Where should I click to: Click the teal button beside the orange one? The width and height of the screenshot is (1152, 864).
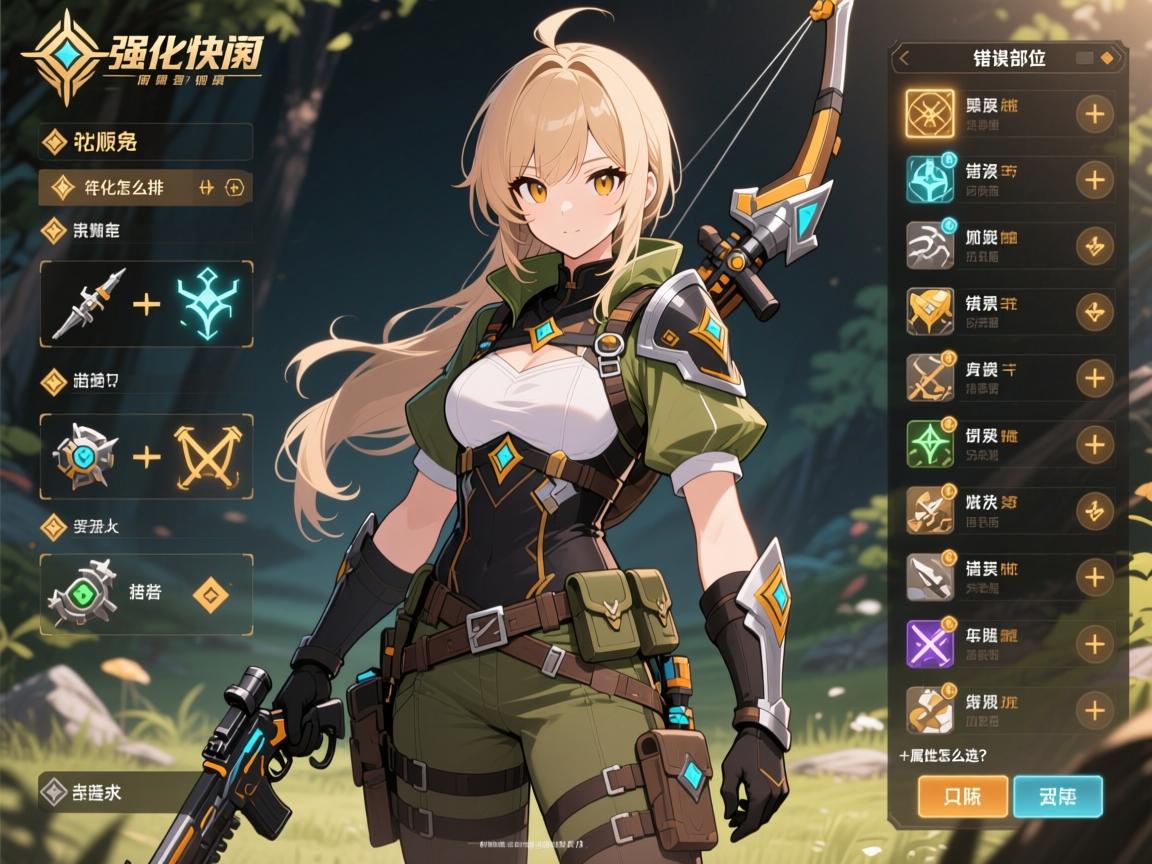(x=1057, y=797)
